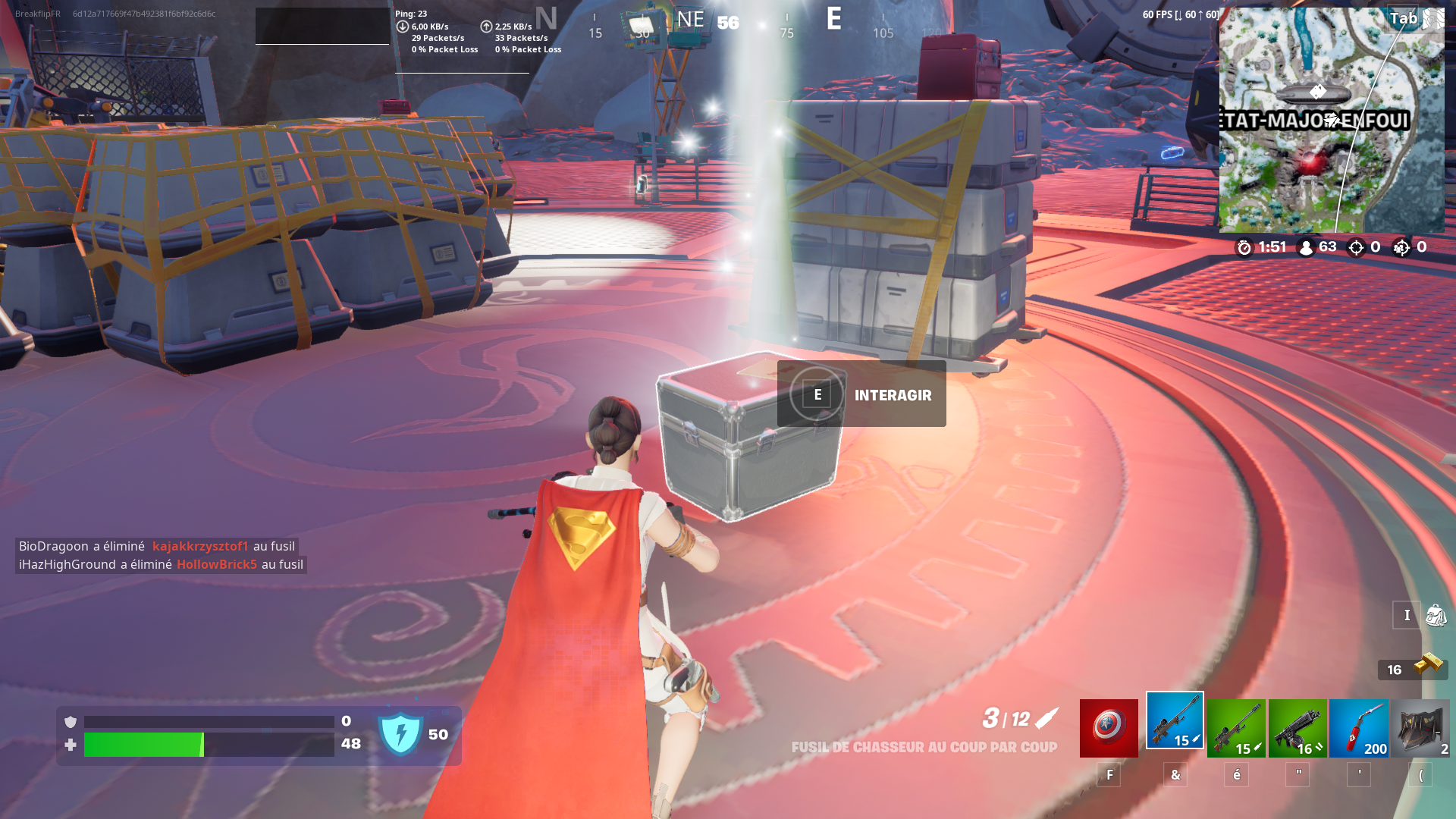The image size is (1456, 819).
Task: Click HollowBrick5 in the elimination feed
Action: click(x=218, y=564)
